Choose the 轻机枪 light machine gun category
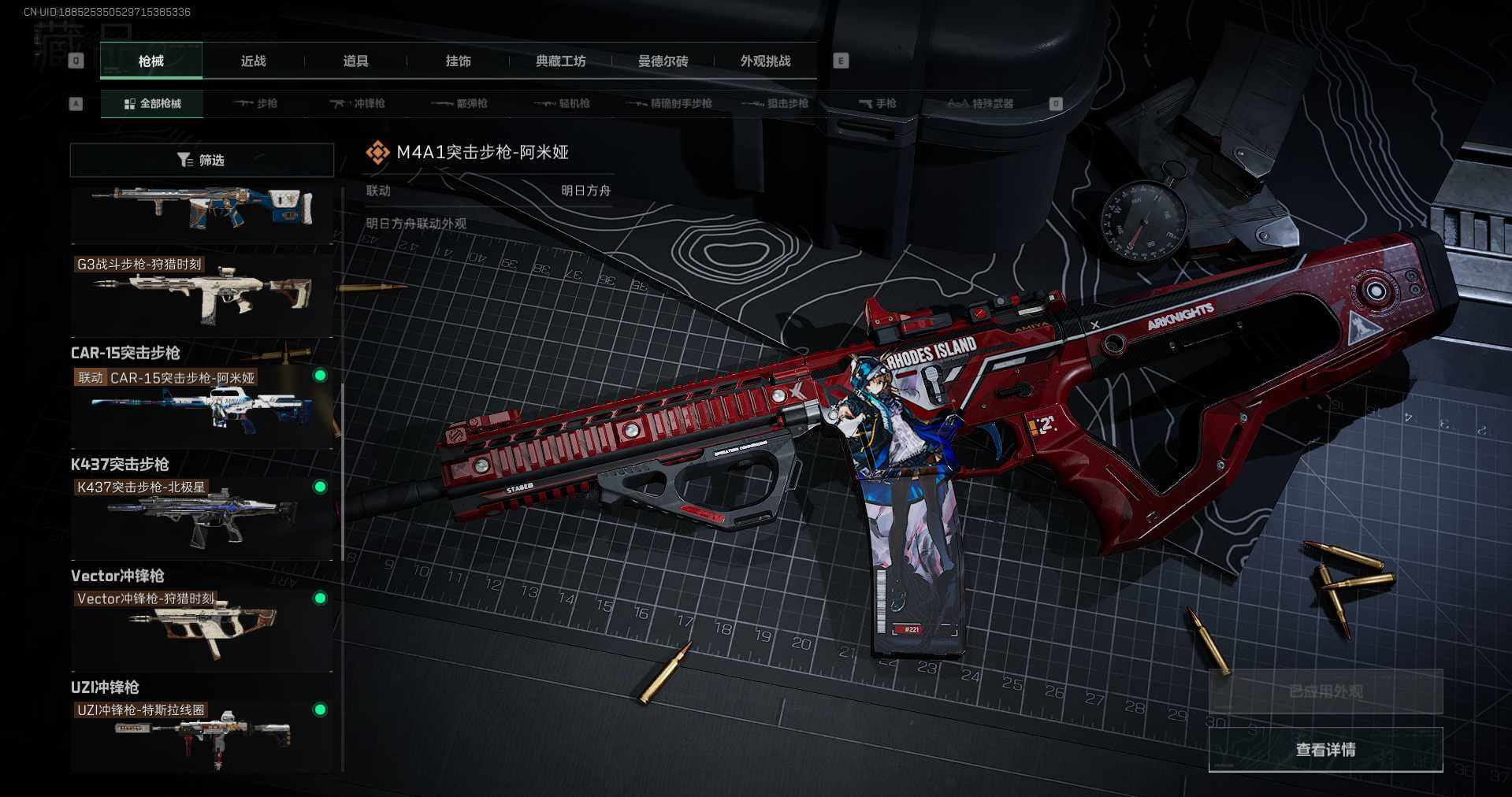The width and height of the screenshot is (1512, 797). (562, 103)
